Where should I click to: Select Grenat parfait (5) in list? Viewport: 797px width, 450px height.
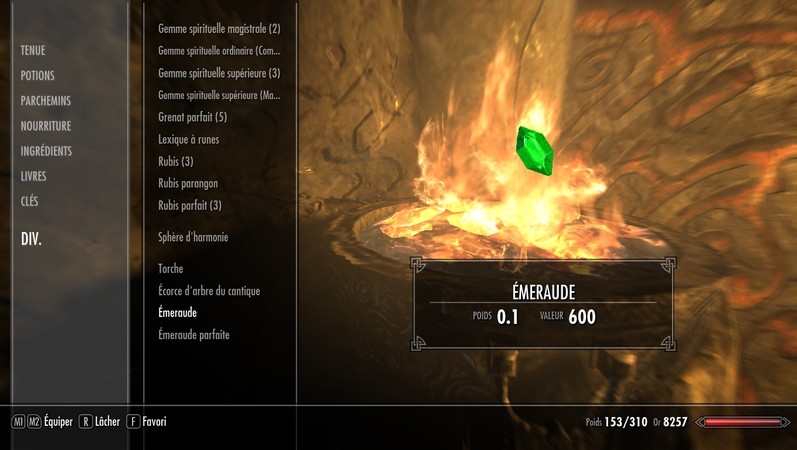point(193,117)
